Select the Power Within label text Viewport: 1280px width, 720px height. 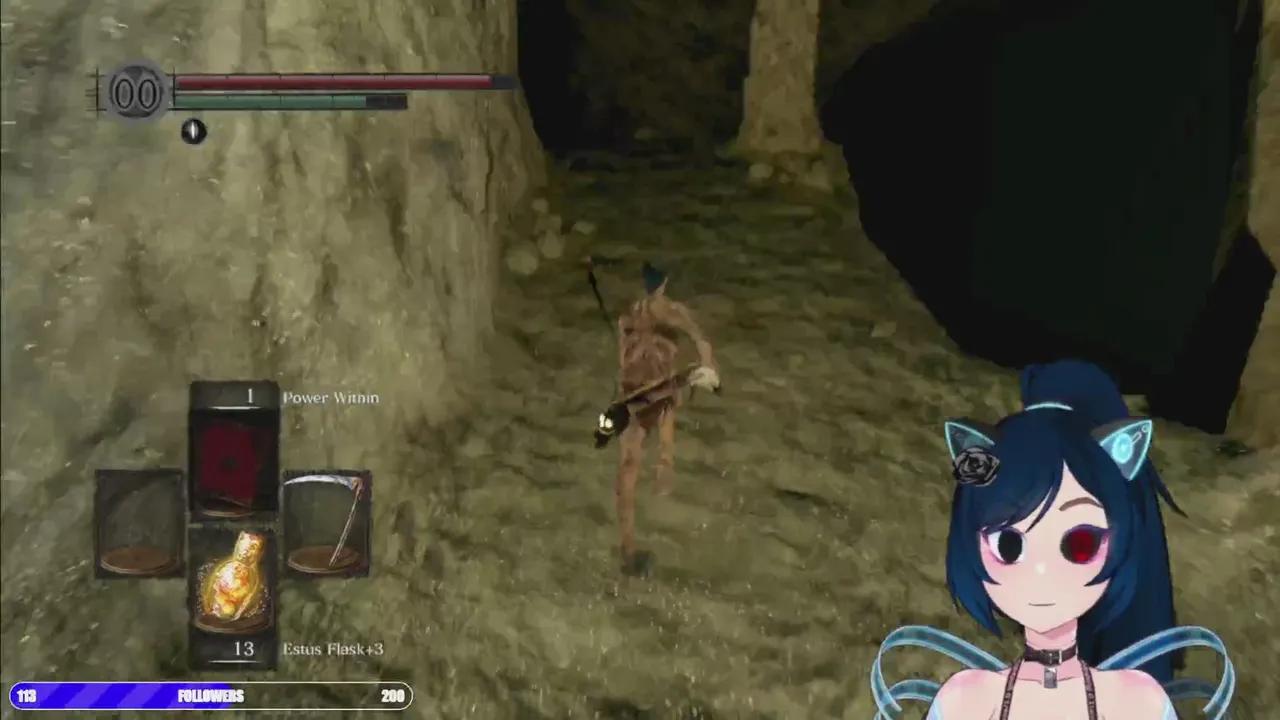330,397
